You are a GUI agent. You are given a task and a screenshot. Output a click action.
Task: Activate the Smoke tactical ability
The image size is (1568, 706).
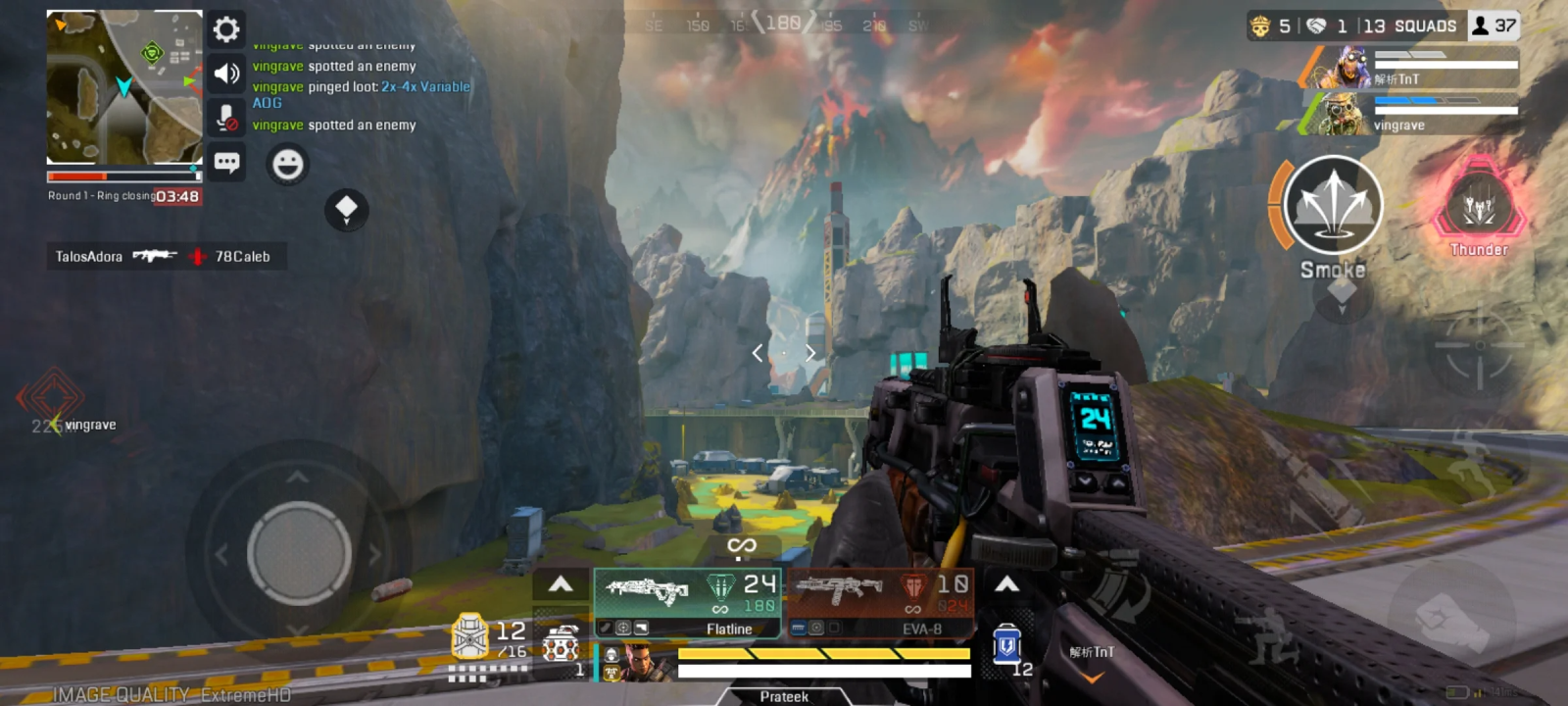pos(1333,206)
